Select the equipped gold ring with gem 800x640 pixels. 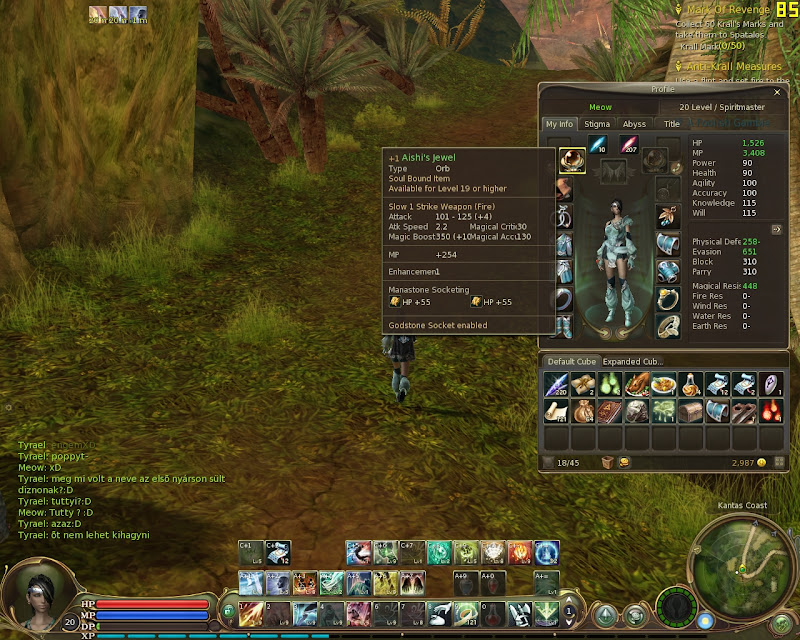(x=668, y=298)
